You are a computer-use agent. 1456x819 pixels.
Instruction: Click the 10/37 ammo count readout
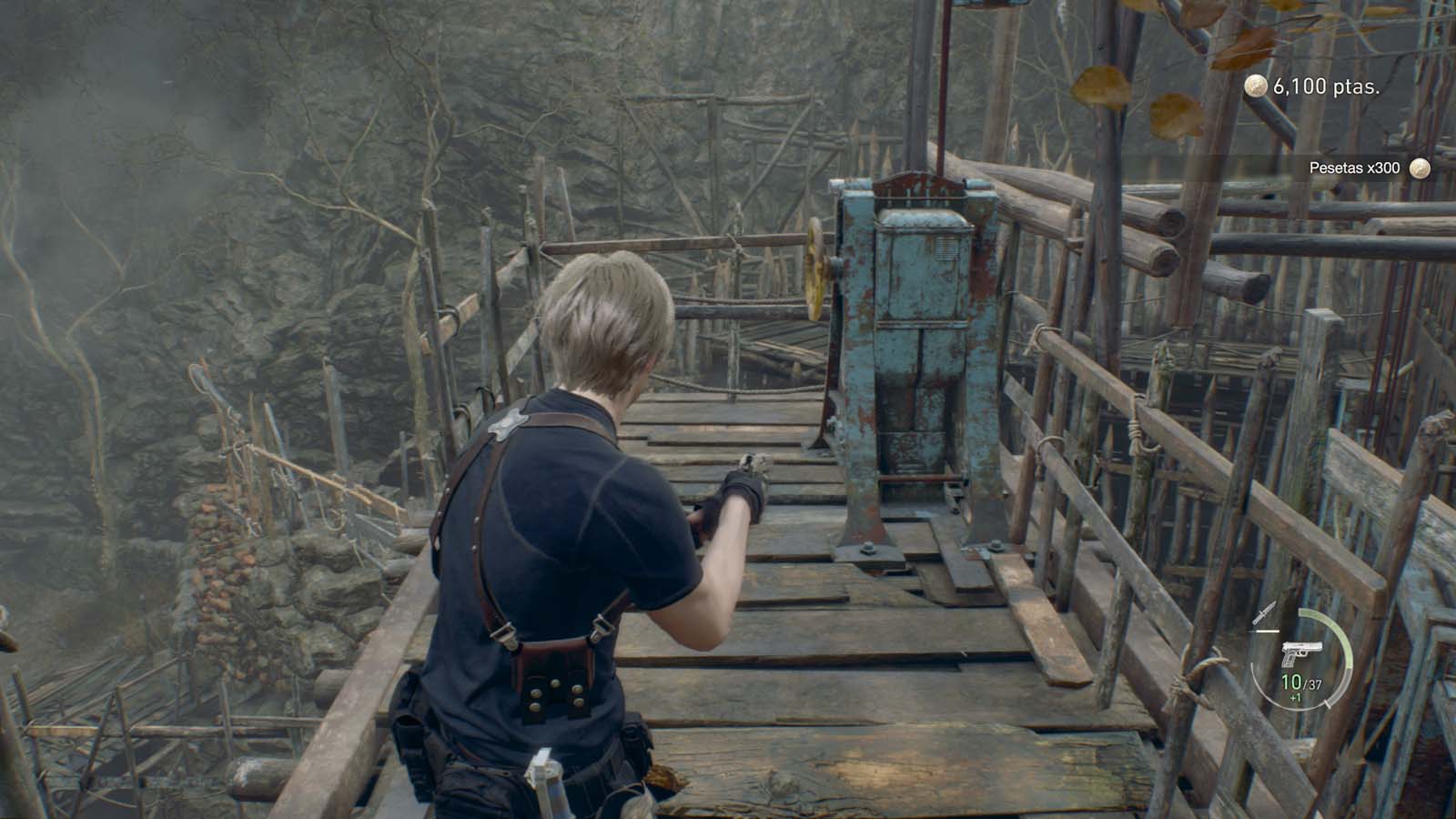(1301, 682)
